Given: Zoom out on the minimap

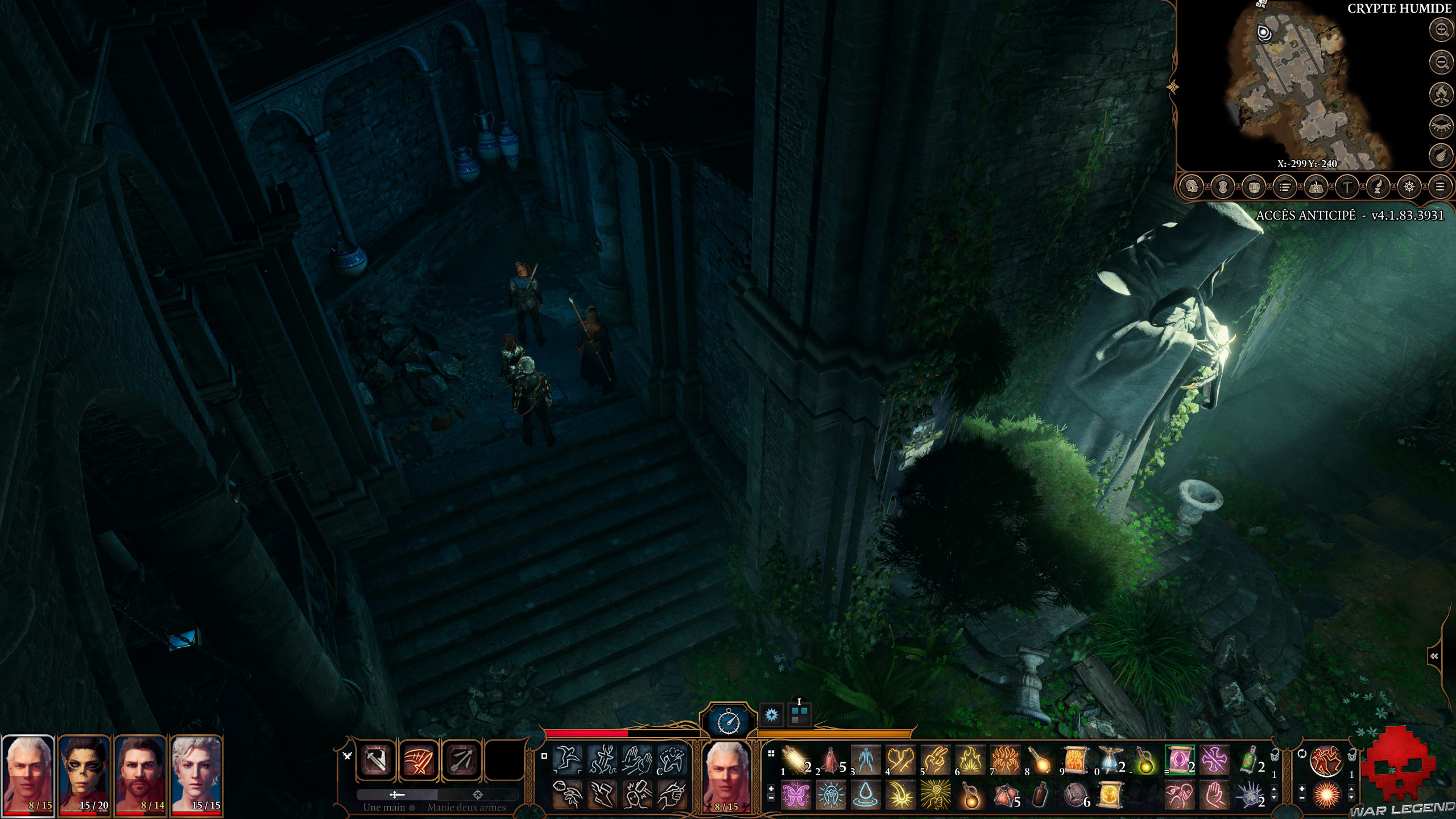Looking at the screenshot, I should coord(1440,61).
